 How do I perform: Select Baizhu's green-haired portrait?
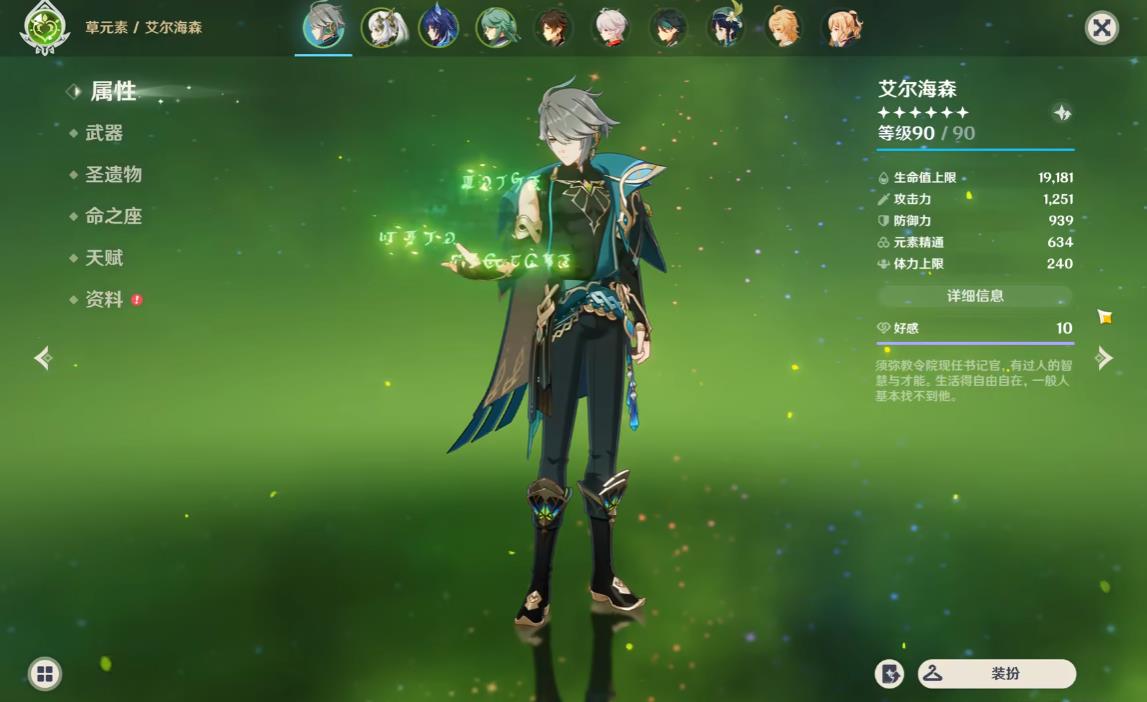496,28
